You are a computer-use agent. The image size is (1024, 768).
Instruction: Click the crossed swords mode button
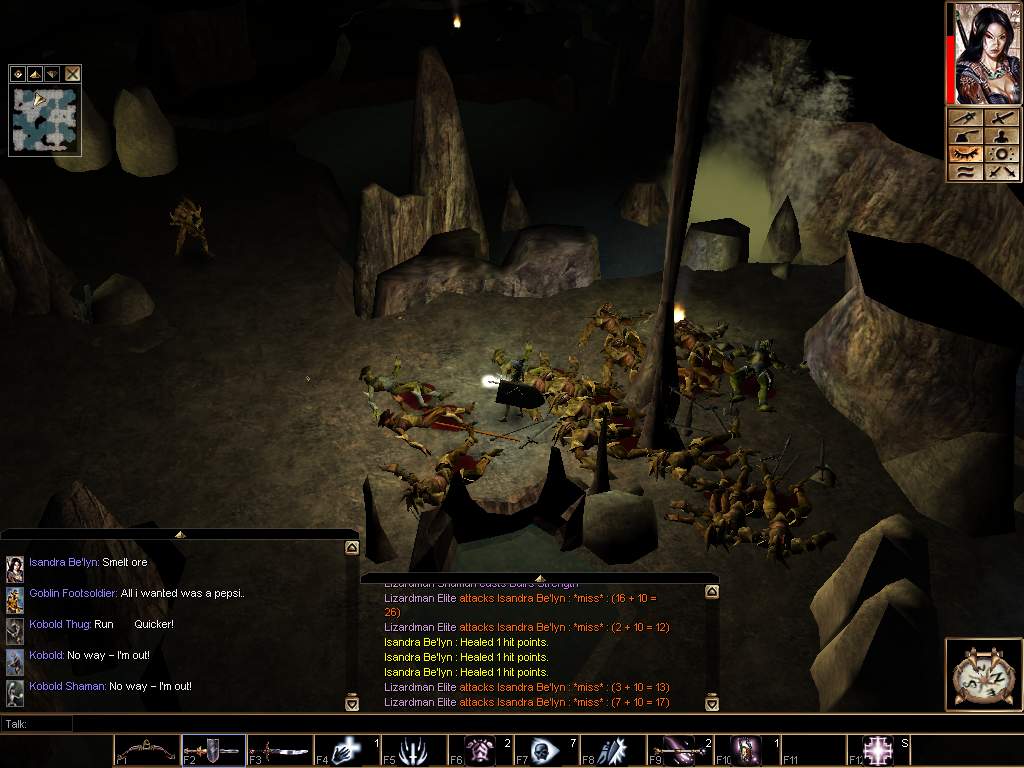[x=1000, y=172]
